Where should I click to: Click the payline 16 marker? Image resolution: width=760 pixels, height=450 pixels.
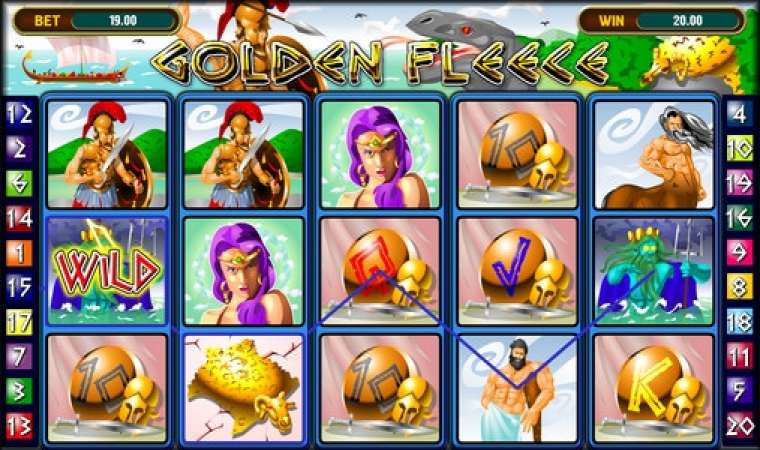coord(741,218)
